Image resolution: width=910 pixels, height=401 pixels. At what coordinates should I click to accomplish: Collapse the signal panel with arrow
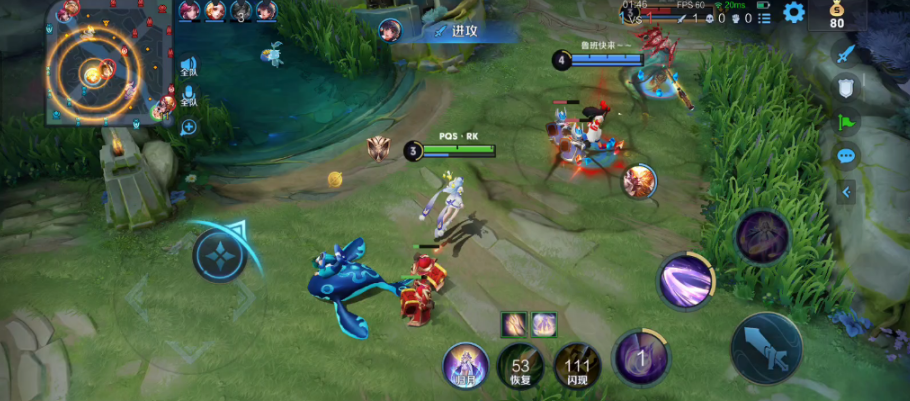(847, 191)
